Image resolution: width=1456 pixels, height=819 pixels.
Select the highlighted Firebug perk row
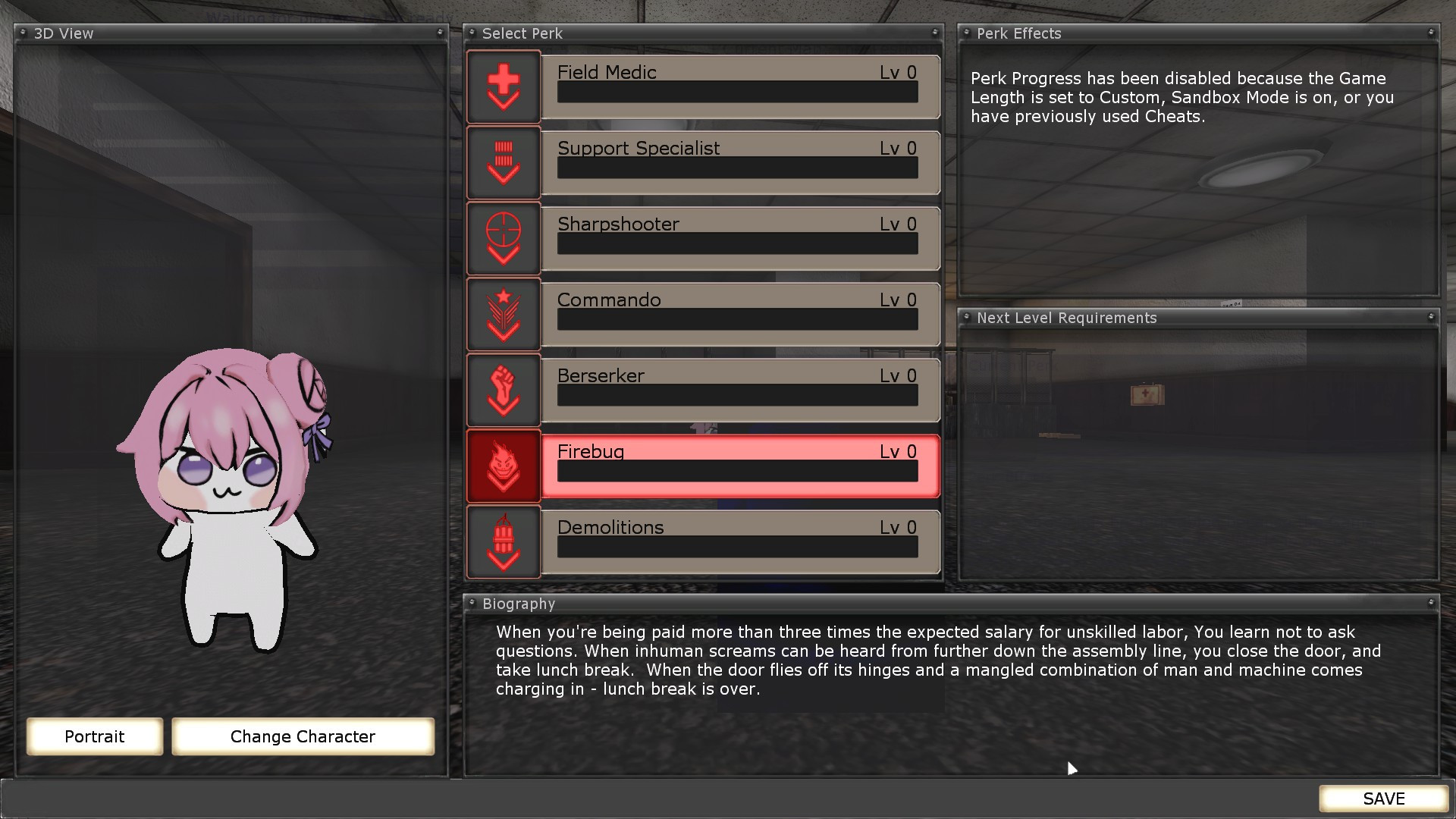pos(739,466)
